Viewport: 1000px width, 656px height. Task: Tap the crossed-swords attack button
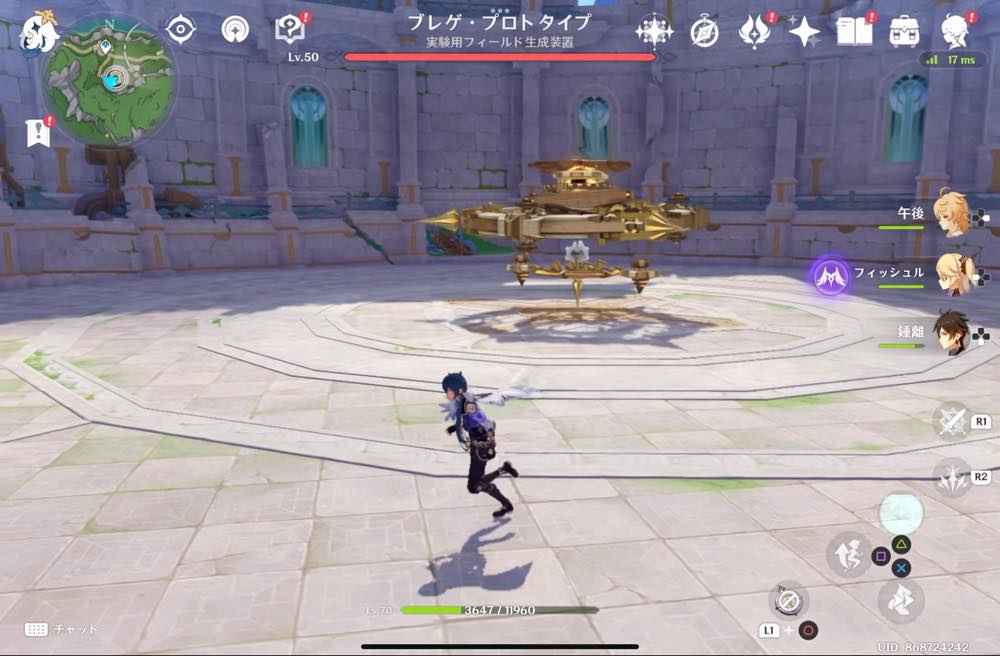point(951,421)
